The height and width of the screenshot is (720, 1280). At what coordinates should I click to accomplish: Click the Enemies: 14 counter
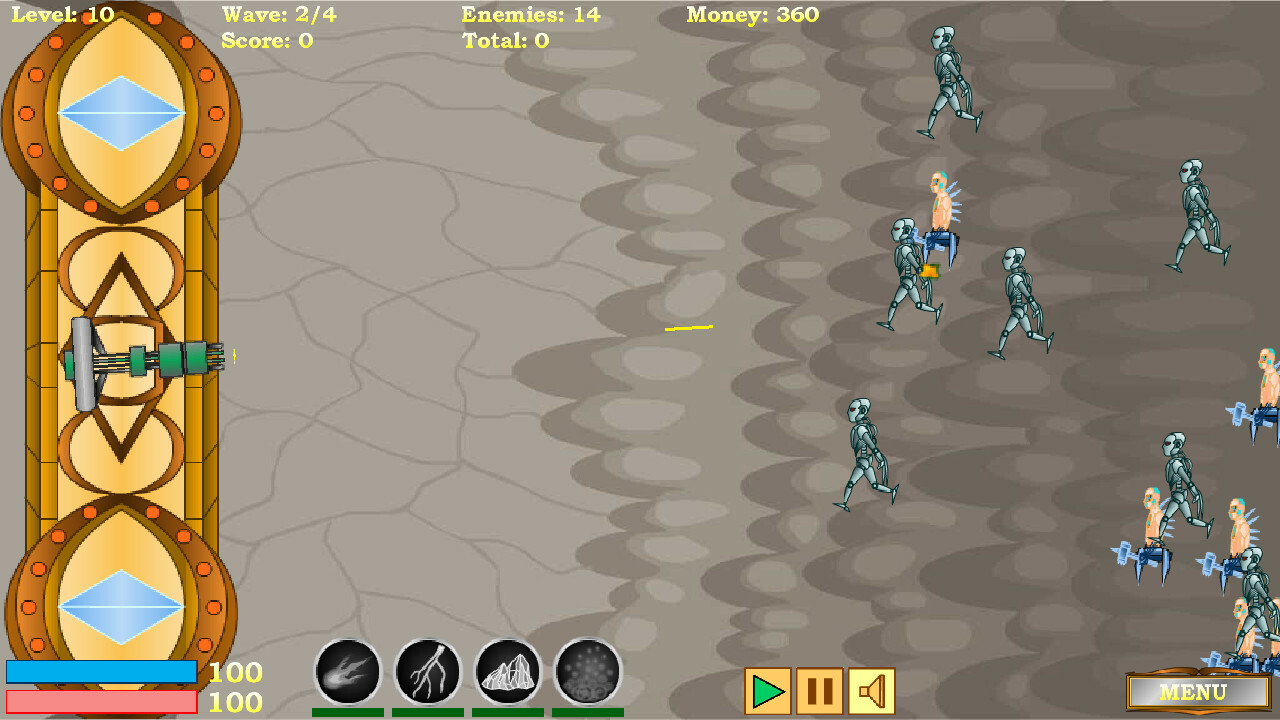click(x=531, y=15)
